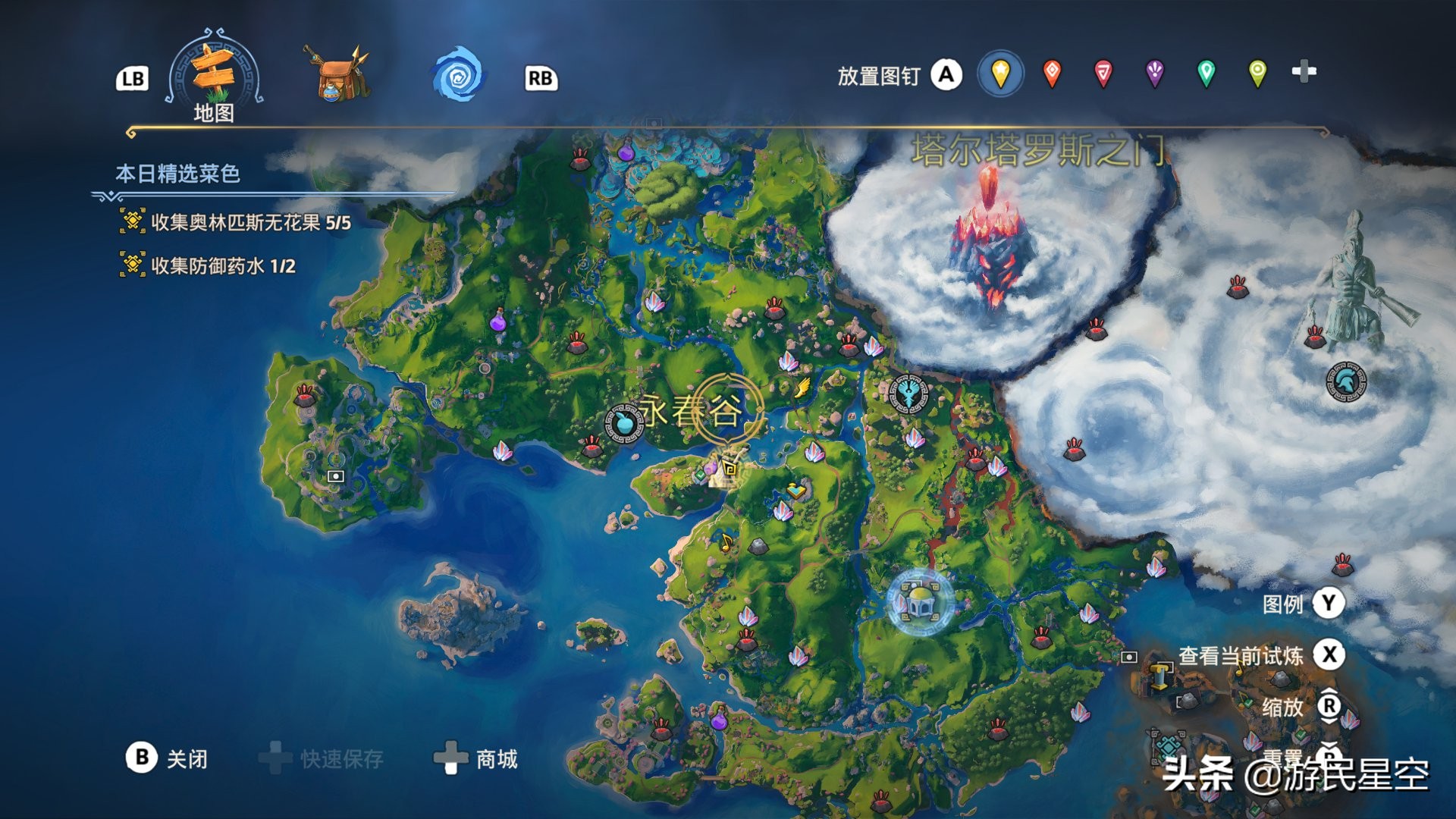Choose the purple pin marker type
The width and height of the screenshot is (1456, 819).
[x=1155, y=73]
